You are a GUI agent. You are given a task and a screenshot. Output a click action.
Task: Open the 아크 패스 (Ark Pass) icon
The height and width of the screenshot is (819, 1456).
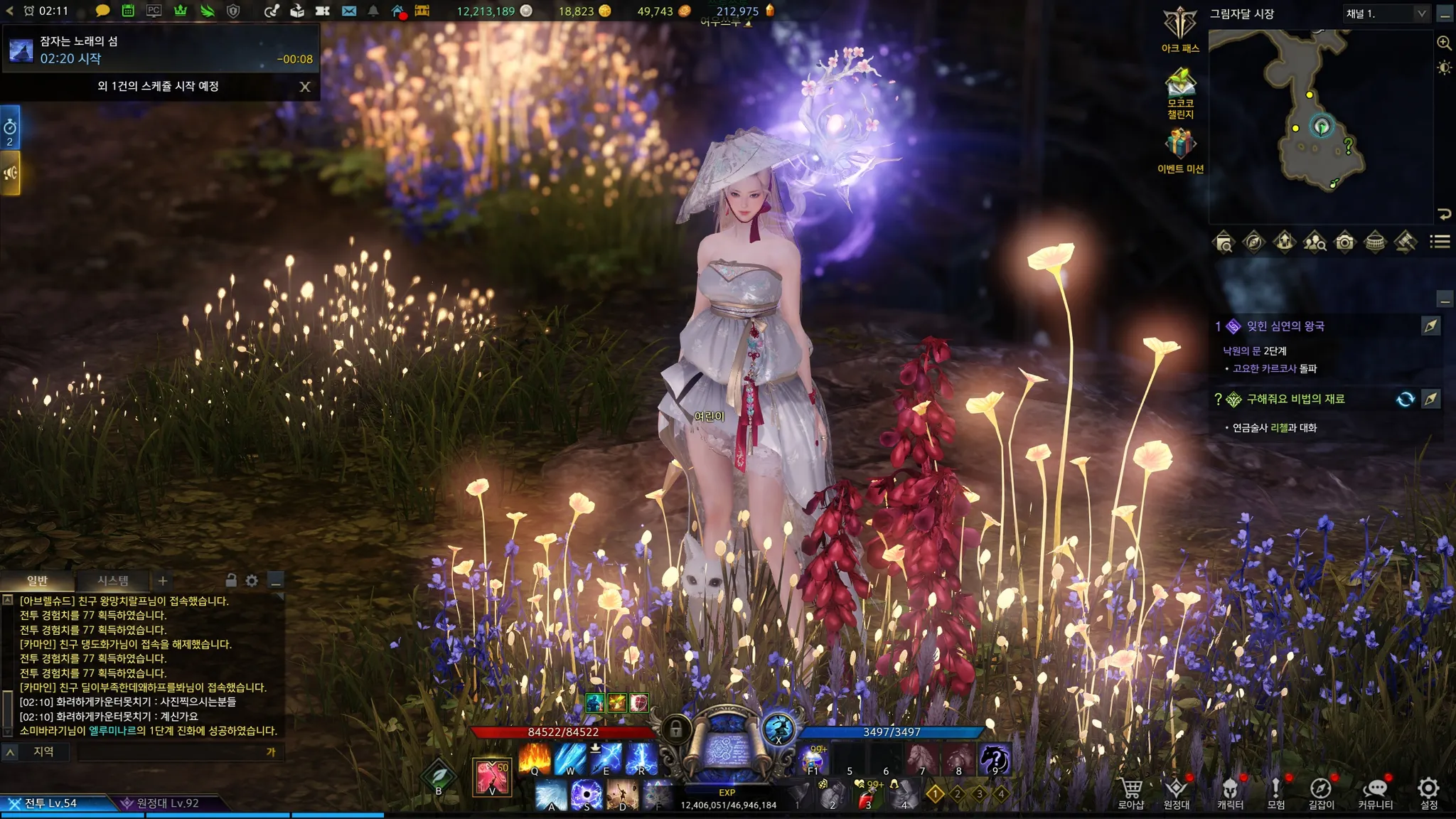coord(1179,26)
